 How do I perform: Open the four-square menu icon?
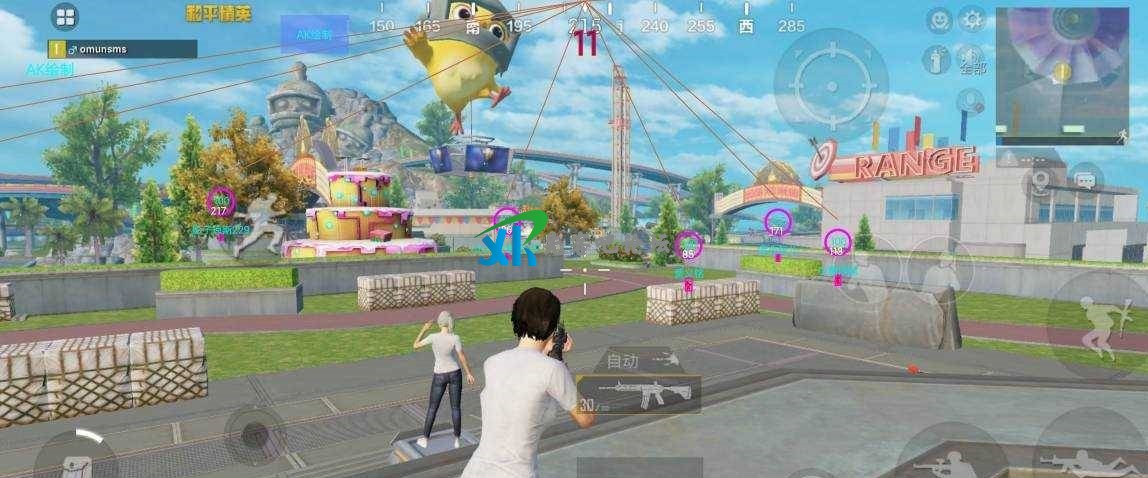click(x=65, y=16)
